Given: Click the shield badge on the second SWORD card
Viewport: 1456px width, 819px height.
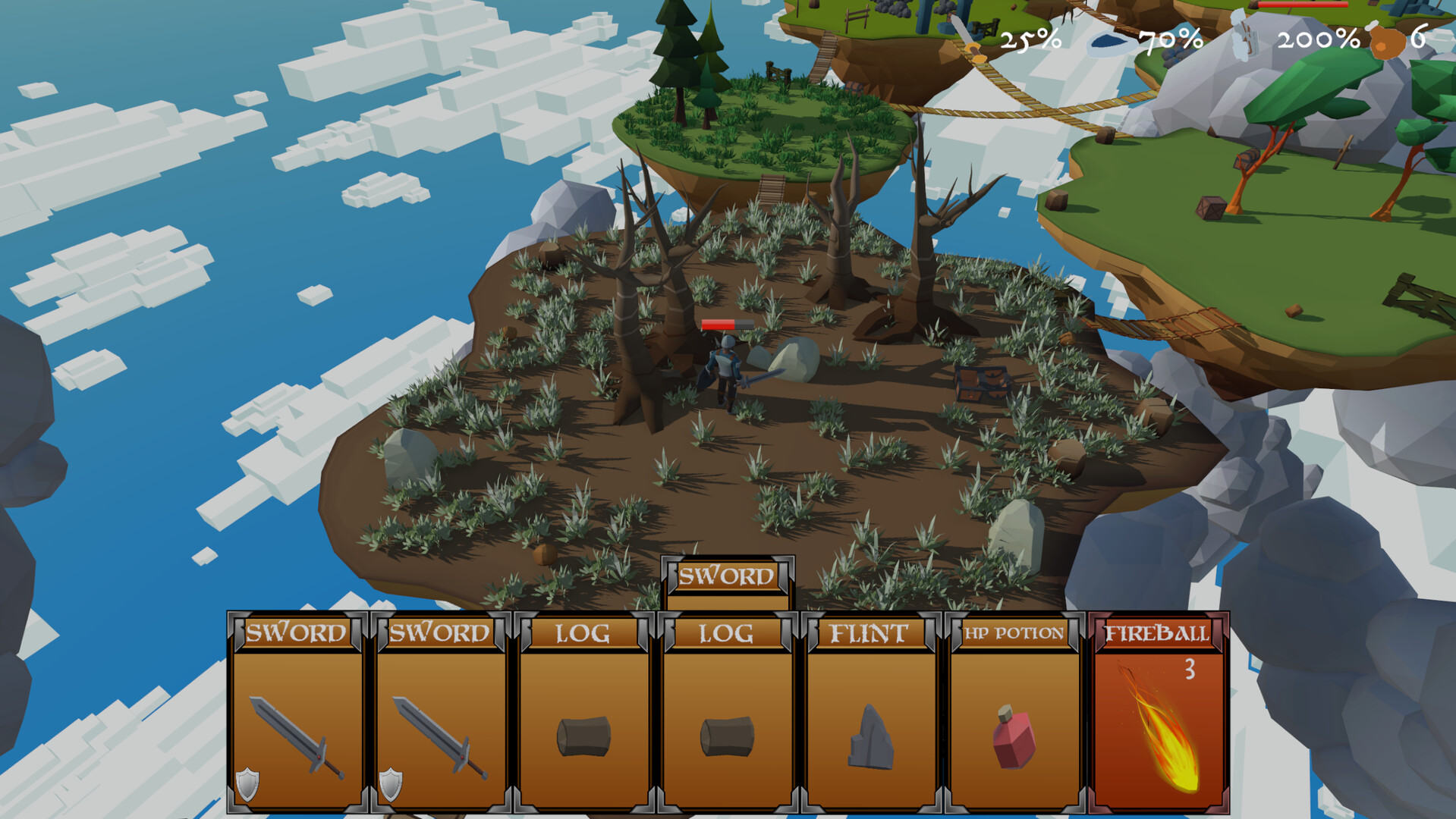Looking at the screenshot, I should pyautogui.click(x=392, y=785).
